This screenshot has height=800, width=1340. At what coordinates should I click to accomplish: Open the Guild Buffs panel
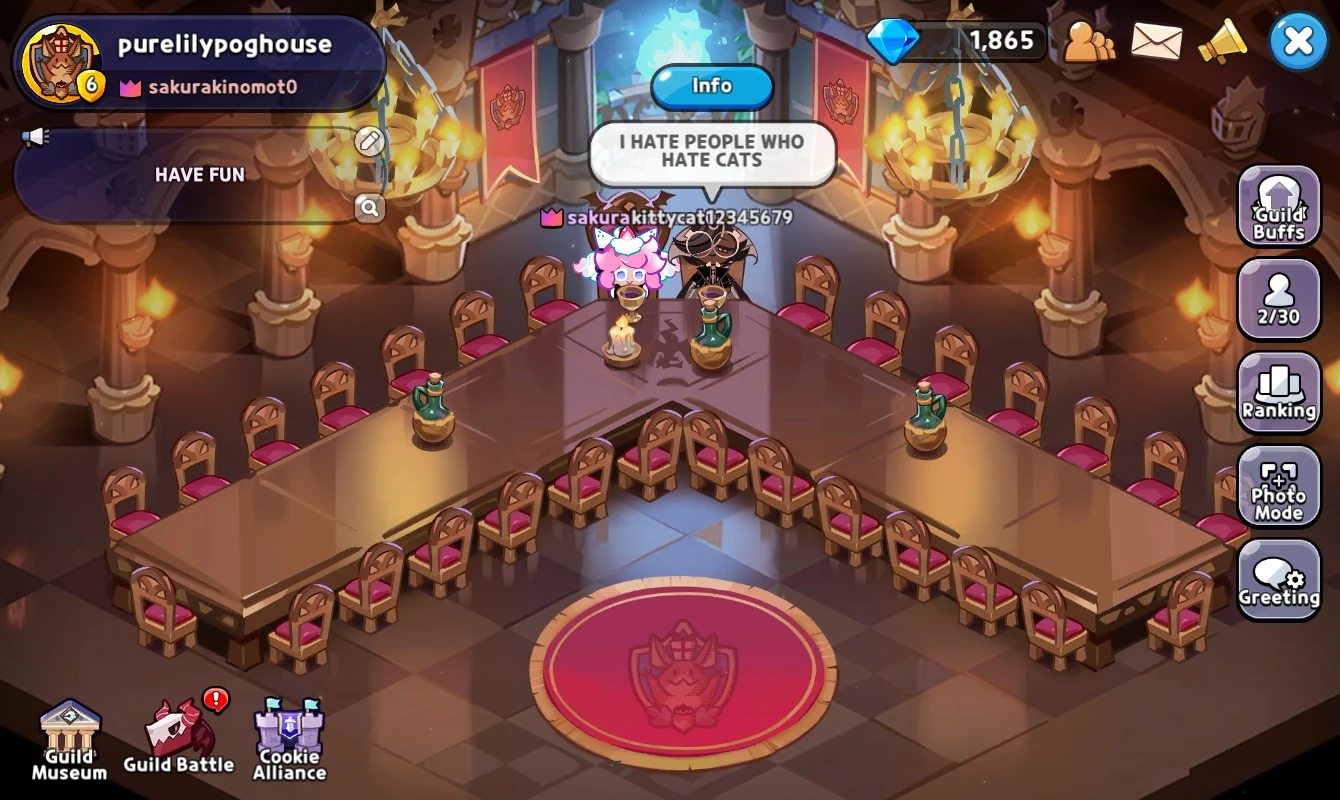1279,207
